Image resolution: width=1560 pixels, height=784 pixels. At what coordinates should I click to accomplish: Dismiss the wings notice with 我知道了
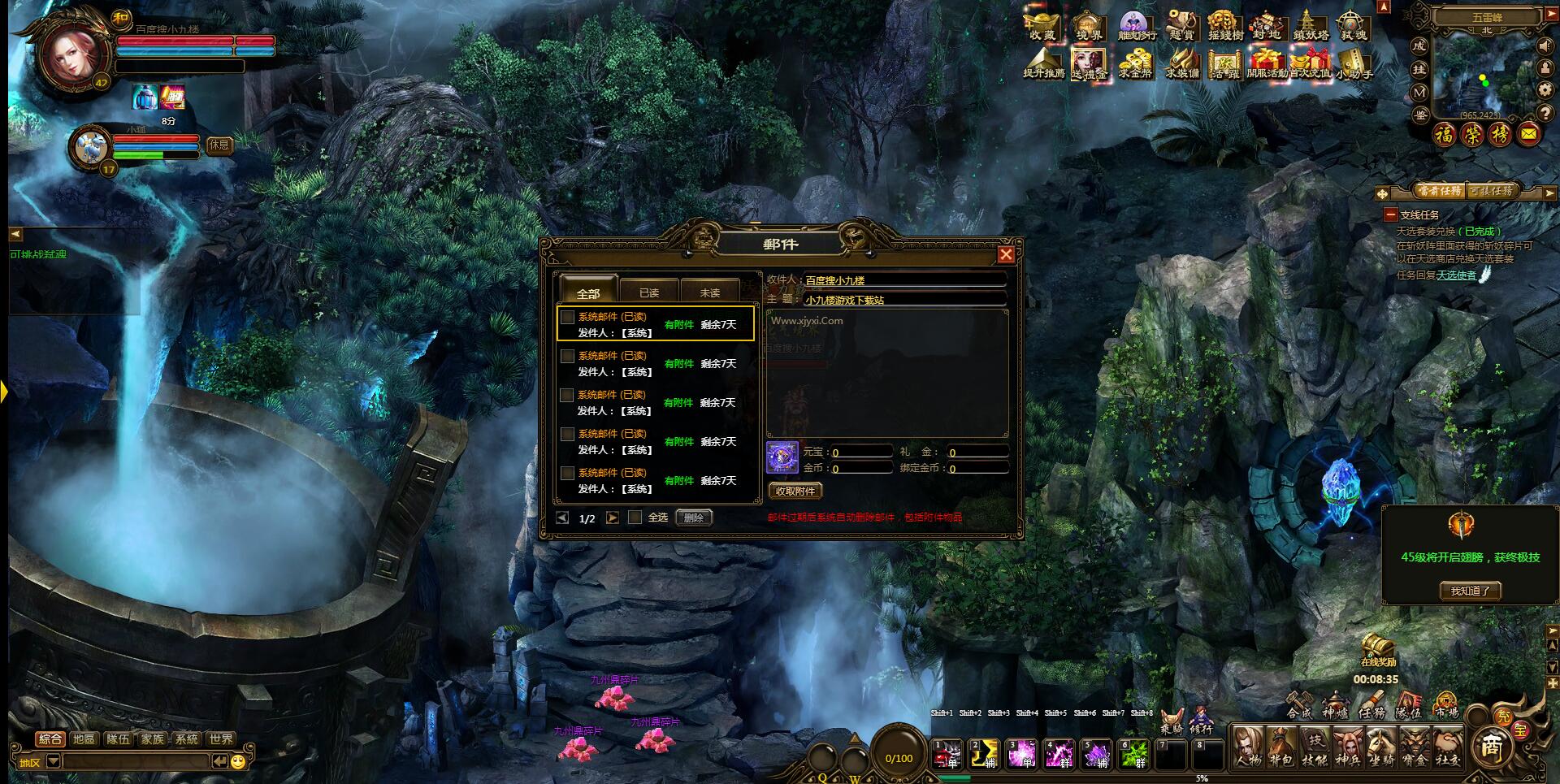click(x=1470, y=591)
